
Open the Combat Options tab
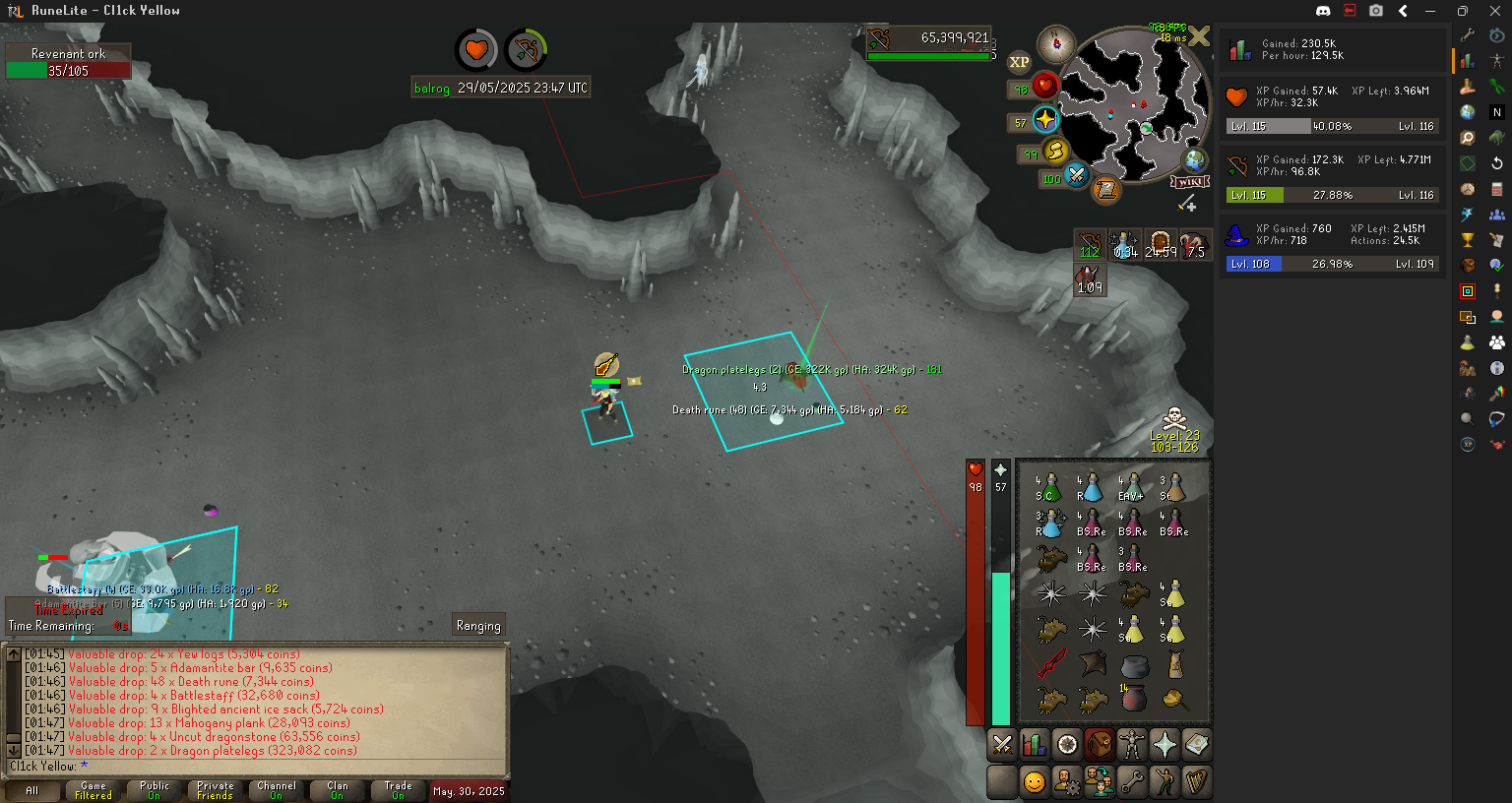click(x=1002, y=745)
